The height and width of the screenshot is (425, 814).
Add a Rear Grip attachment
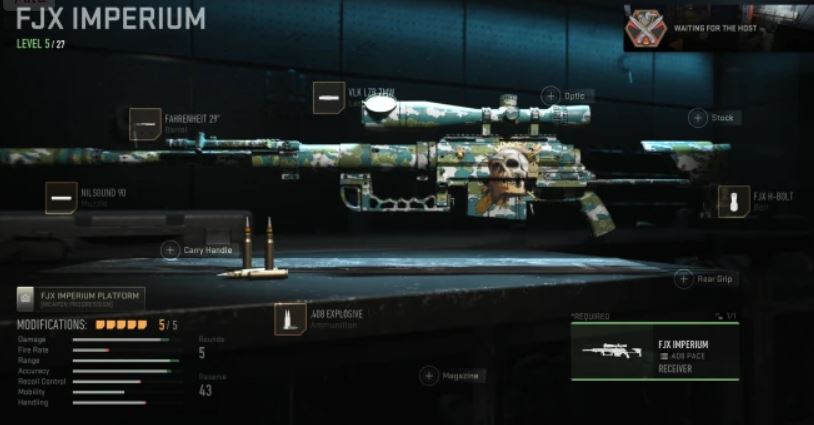685,279
